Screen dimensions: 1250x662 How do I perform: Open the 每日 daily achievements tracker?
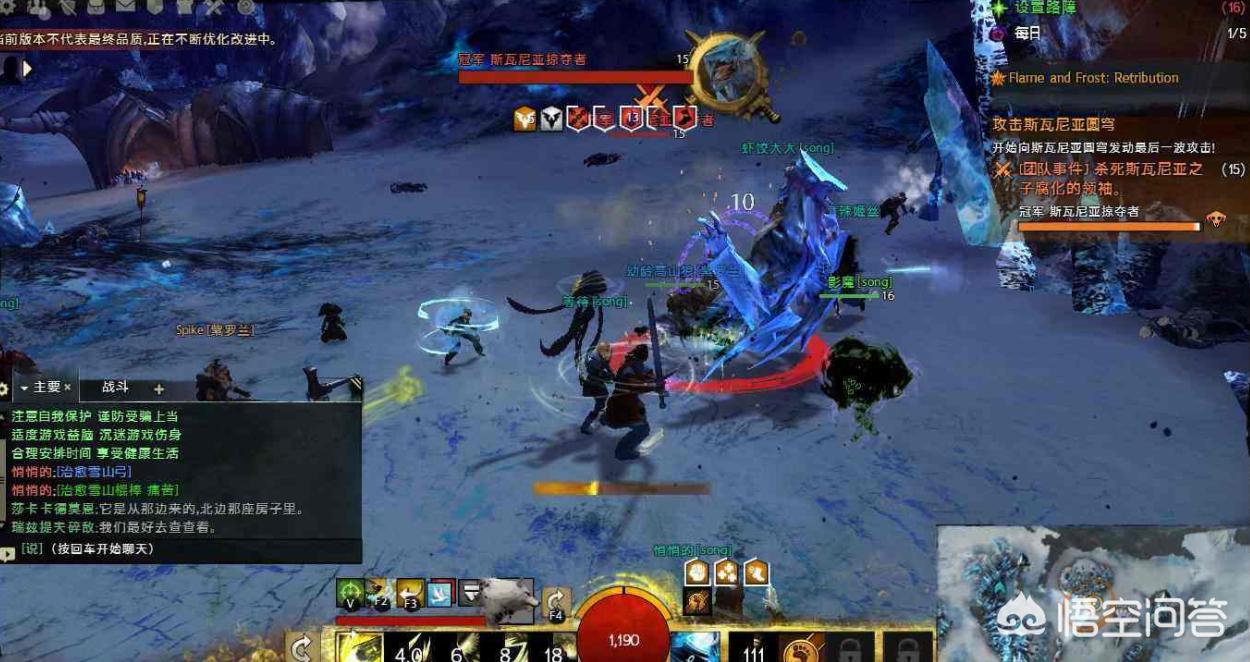click(1028, 33)
